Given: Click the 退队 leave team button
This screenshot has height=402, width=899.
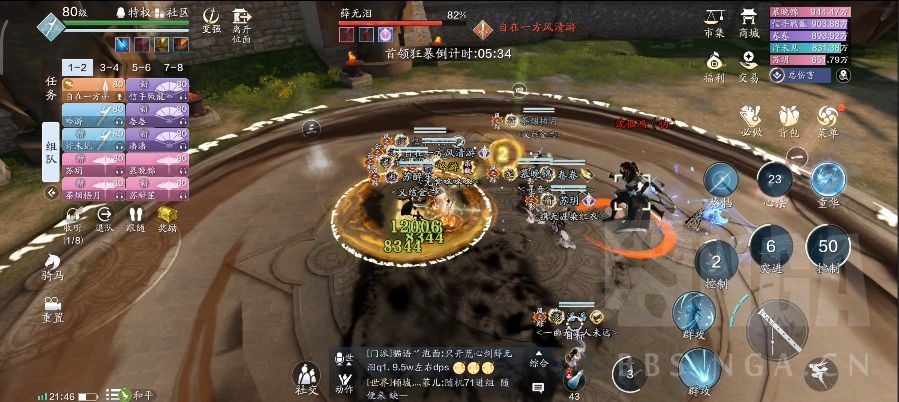Looking at the screenshot, I should point(104,218).
